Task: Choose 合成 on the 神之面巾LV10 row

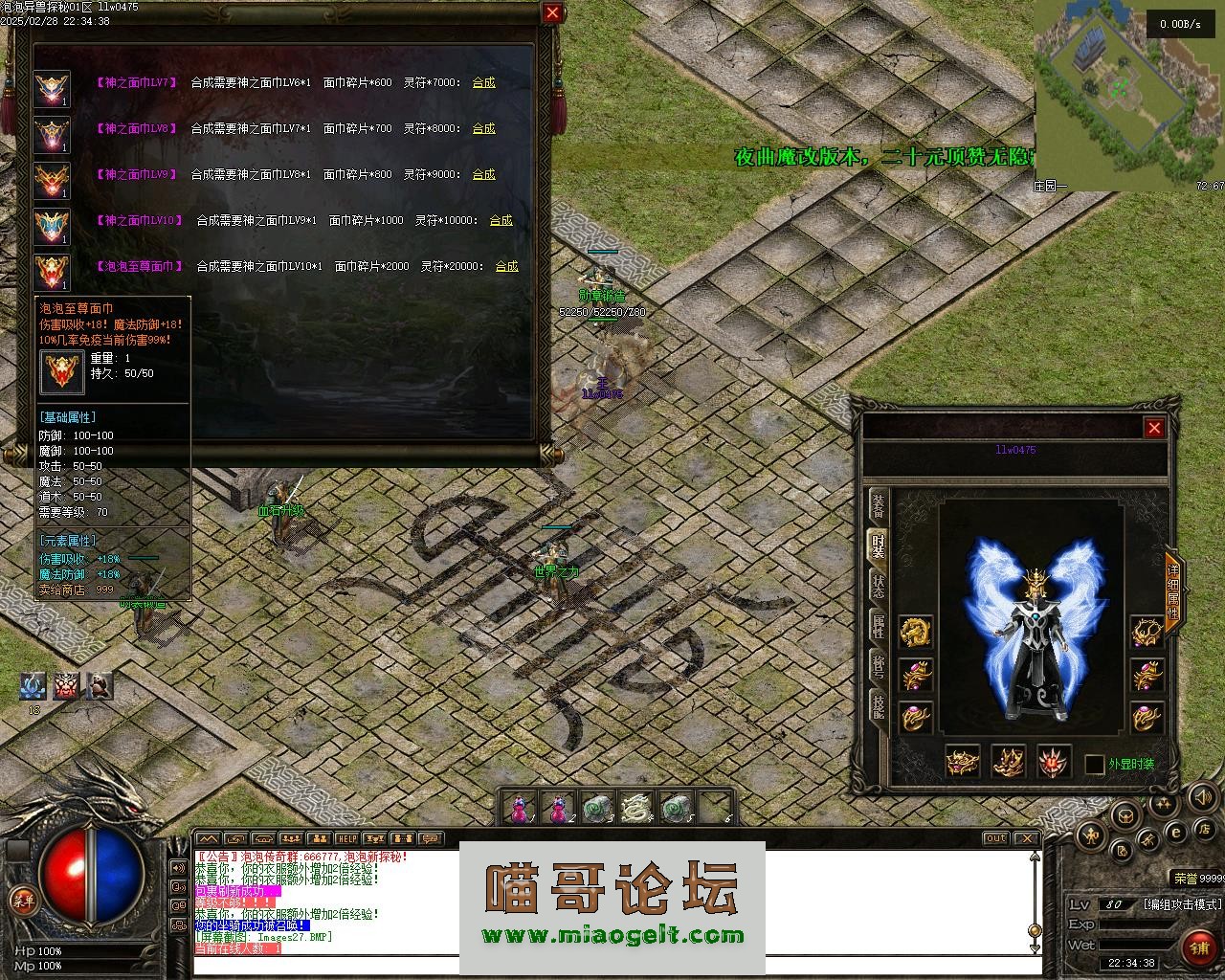Action: tap(501, 220)
